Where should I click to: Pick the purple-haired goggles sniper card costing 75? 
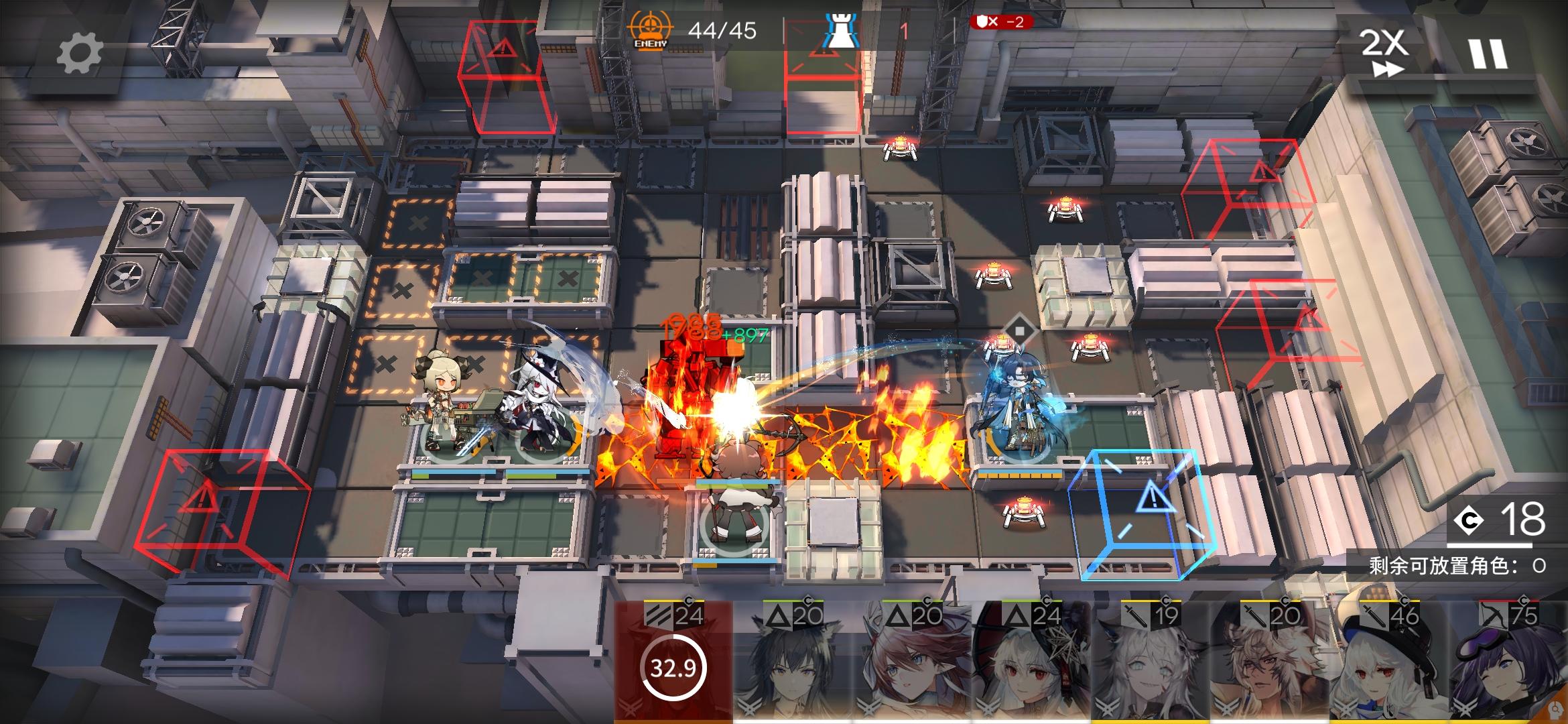tap(1509, 662)
